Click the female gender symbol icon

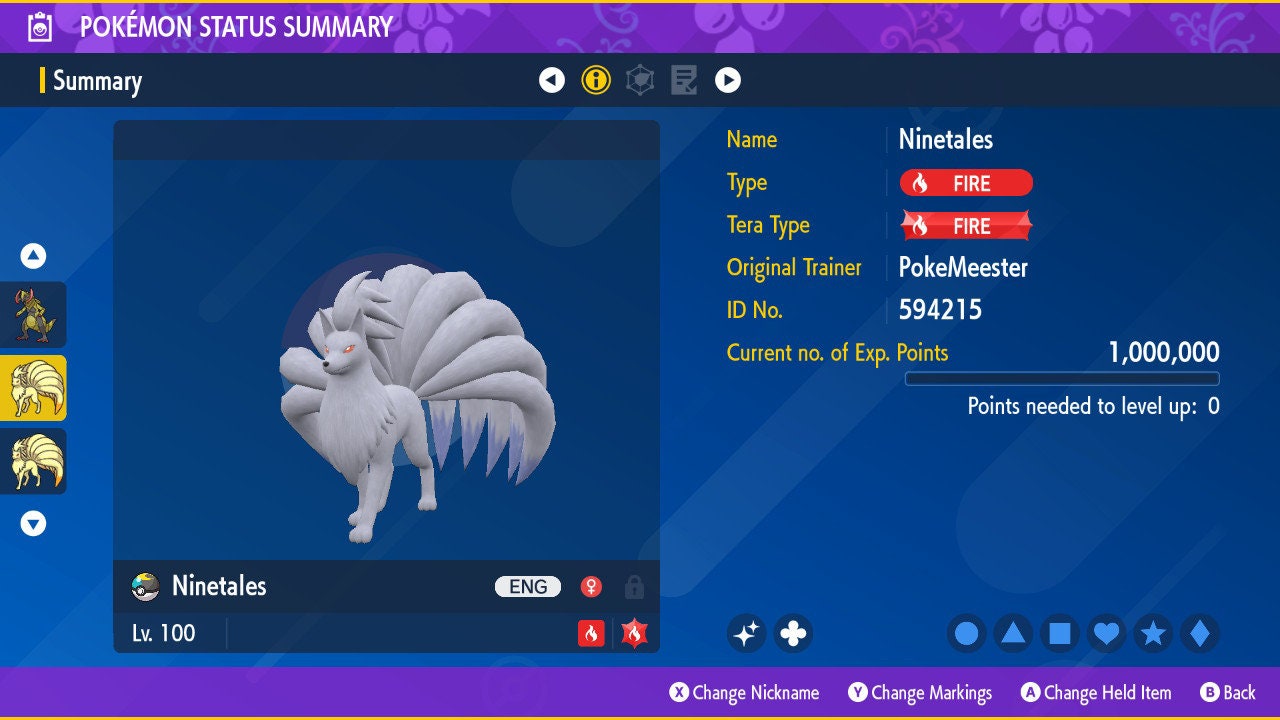pos(592,587)
